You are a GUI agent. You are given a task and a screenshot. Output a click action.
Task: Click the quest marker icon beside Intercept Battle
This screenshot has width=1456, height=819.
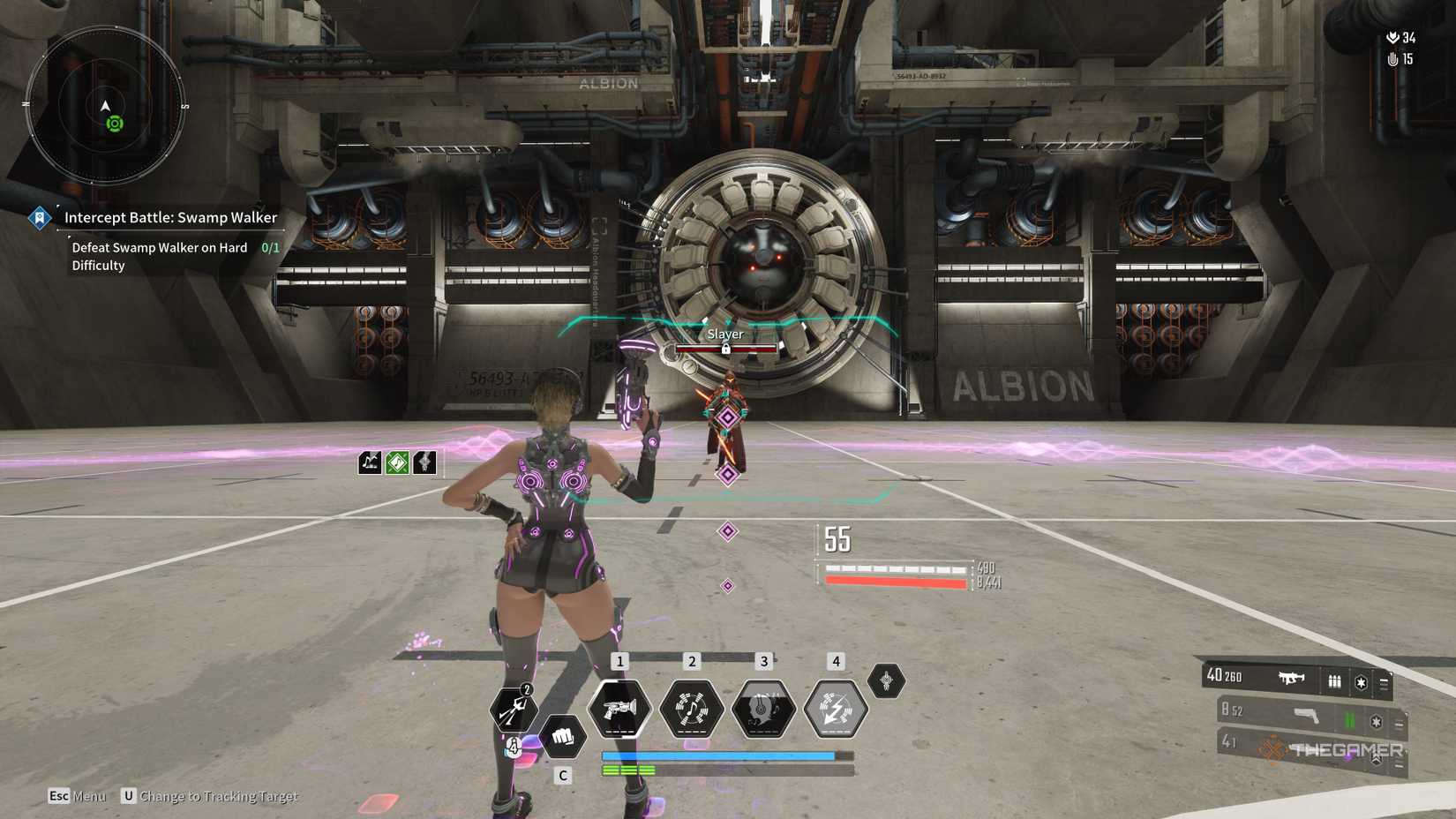click(x=39, y=217)
